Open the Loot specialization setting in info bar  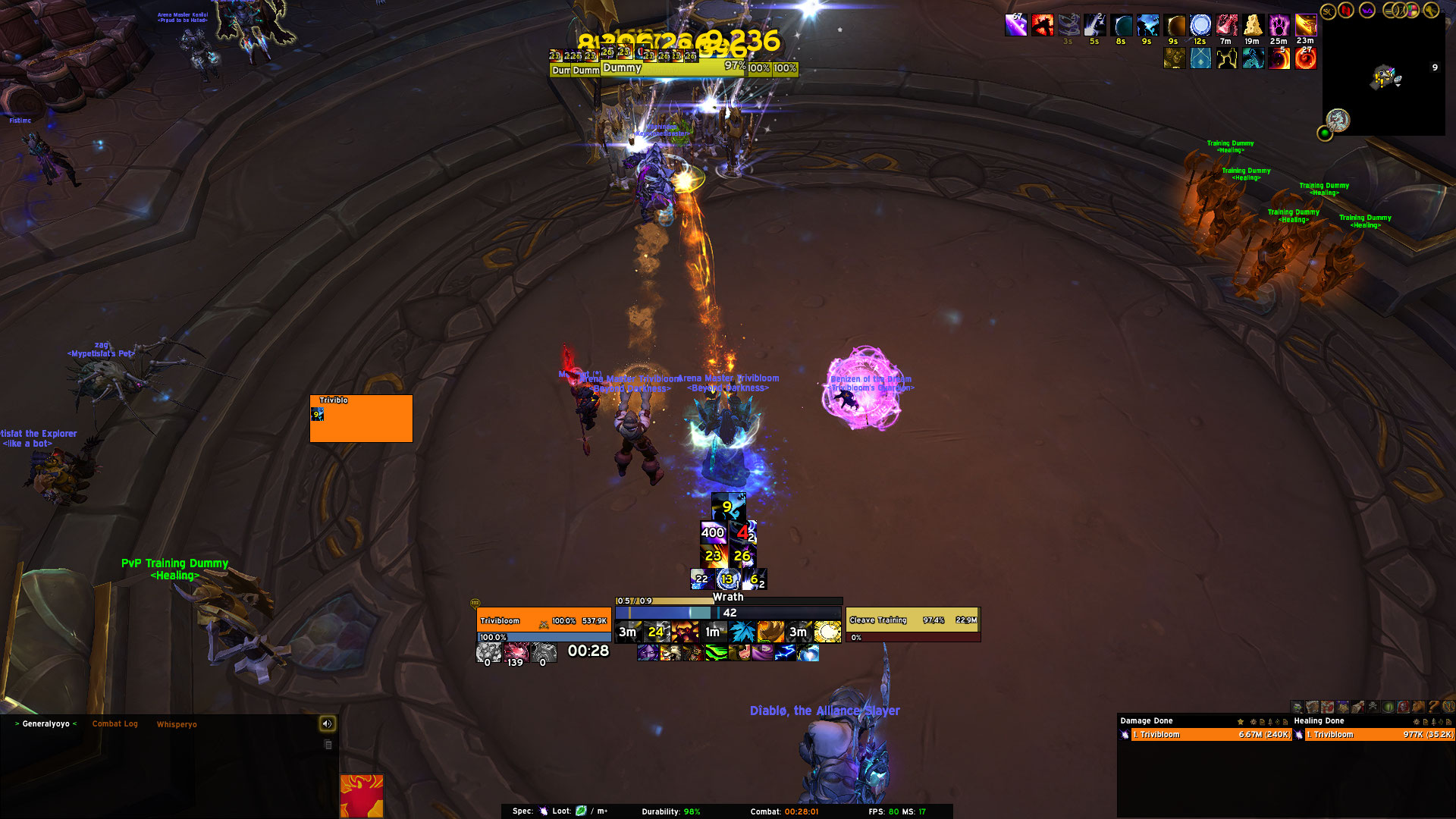580,811
